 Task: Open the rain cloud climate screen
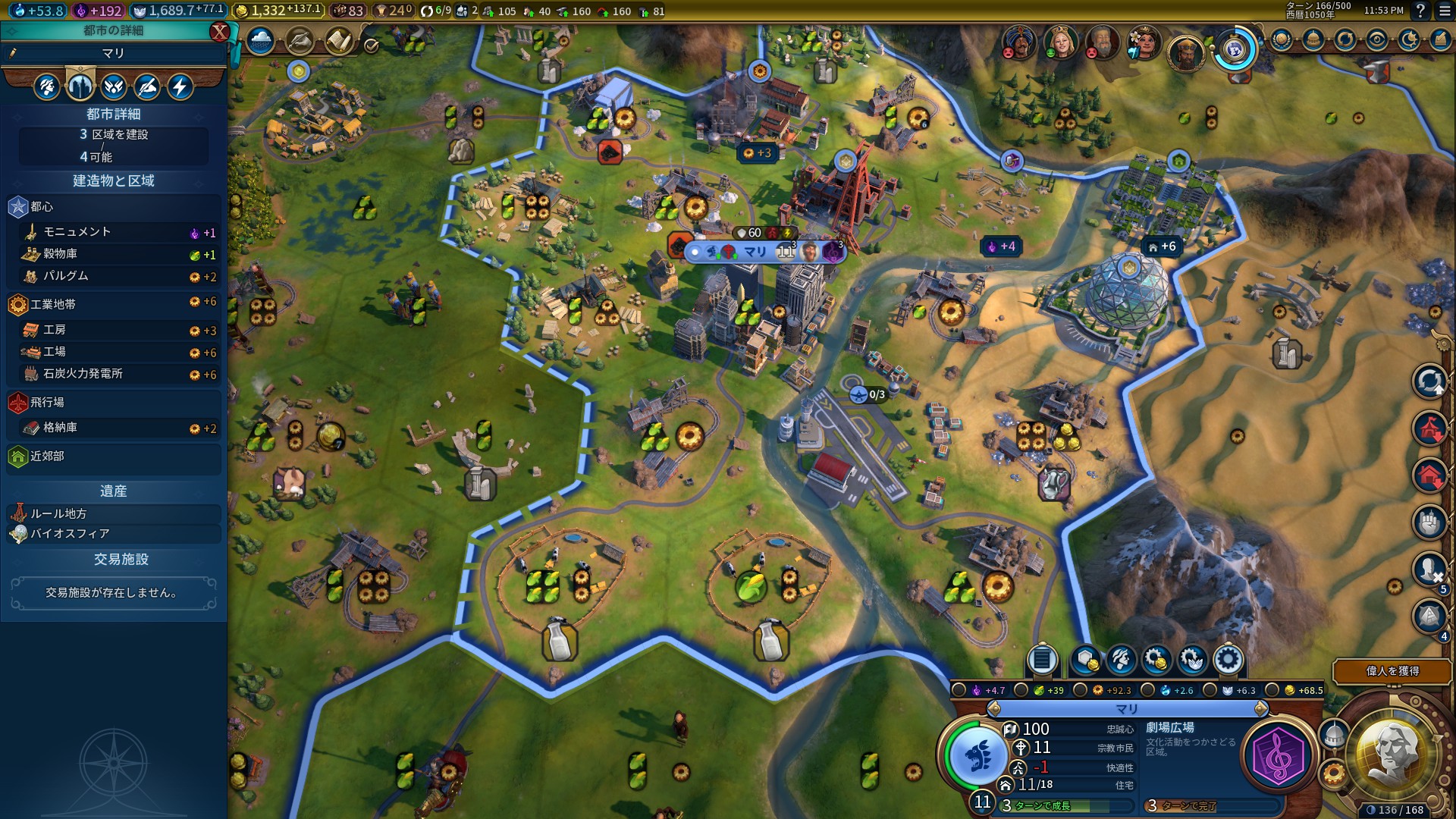260,41
